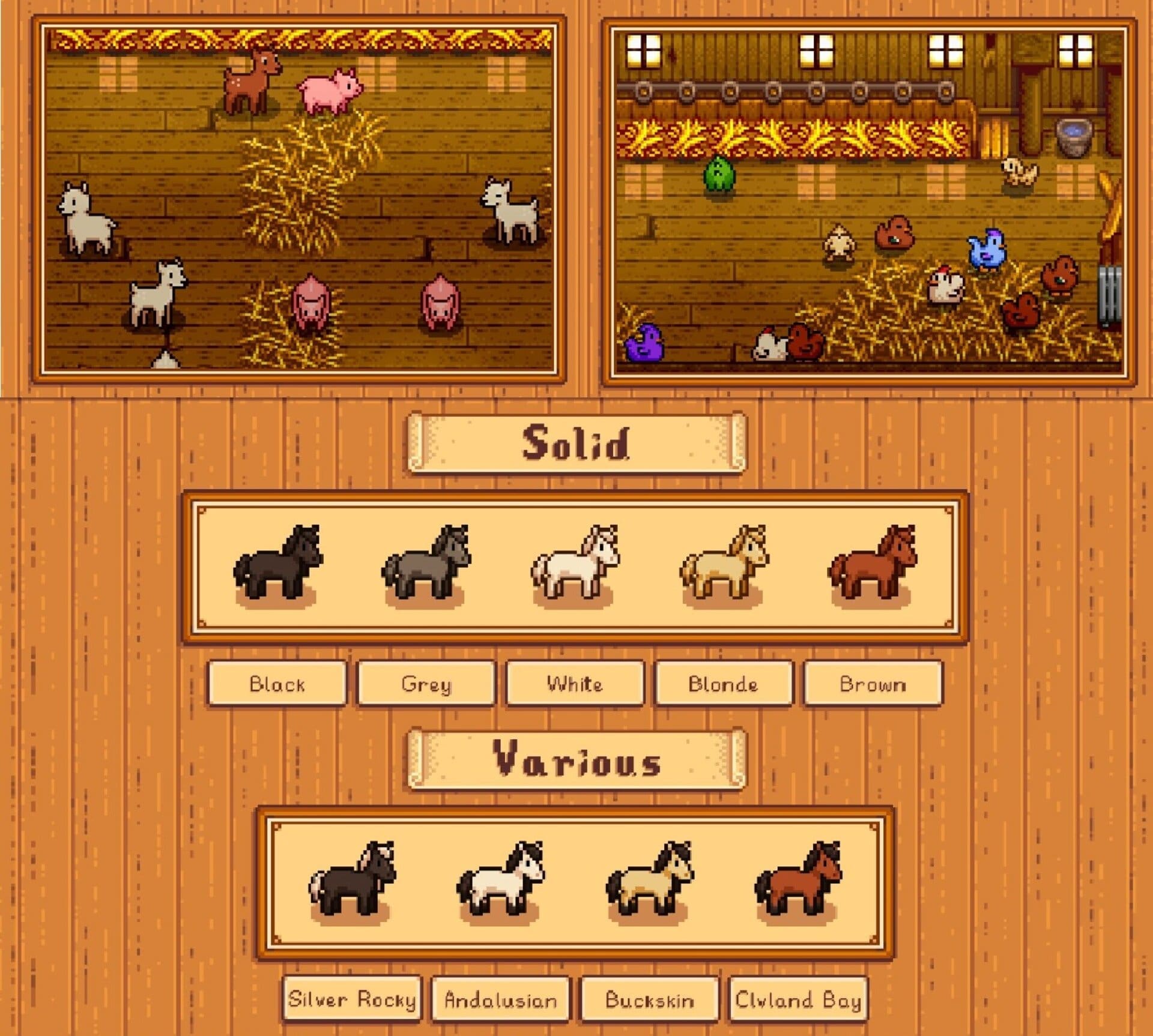The image size is (1153, 1036).
Task: Choose the Grey color option
Action: pyautogui.click(x=426, y=684)
